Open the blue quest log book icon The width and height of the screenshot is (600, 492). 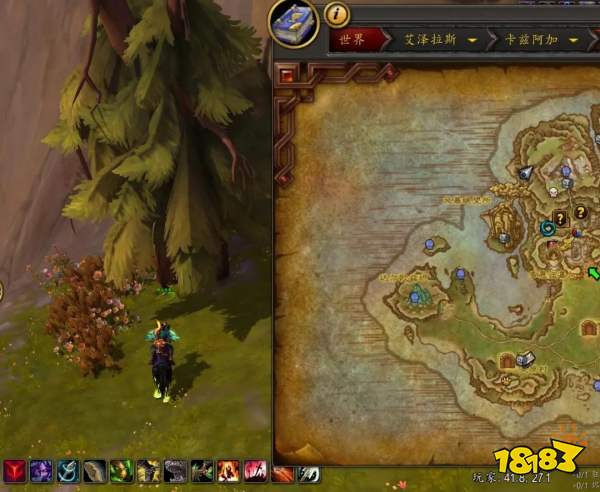click(294, 22)
